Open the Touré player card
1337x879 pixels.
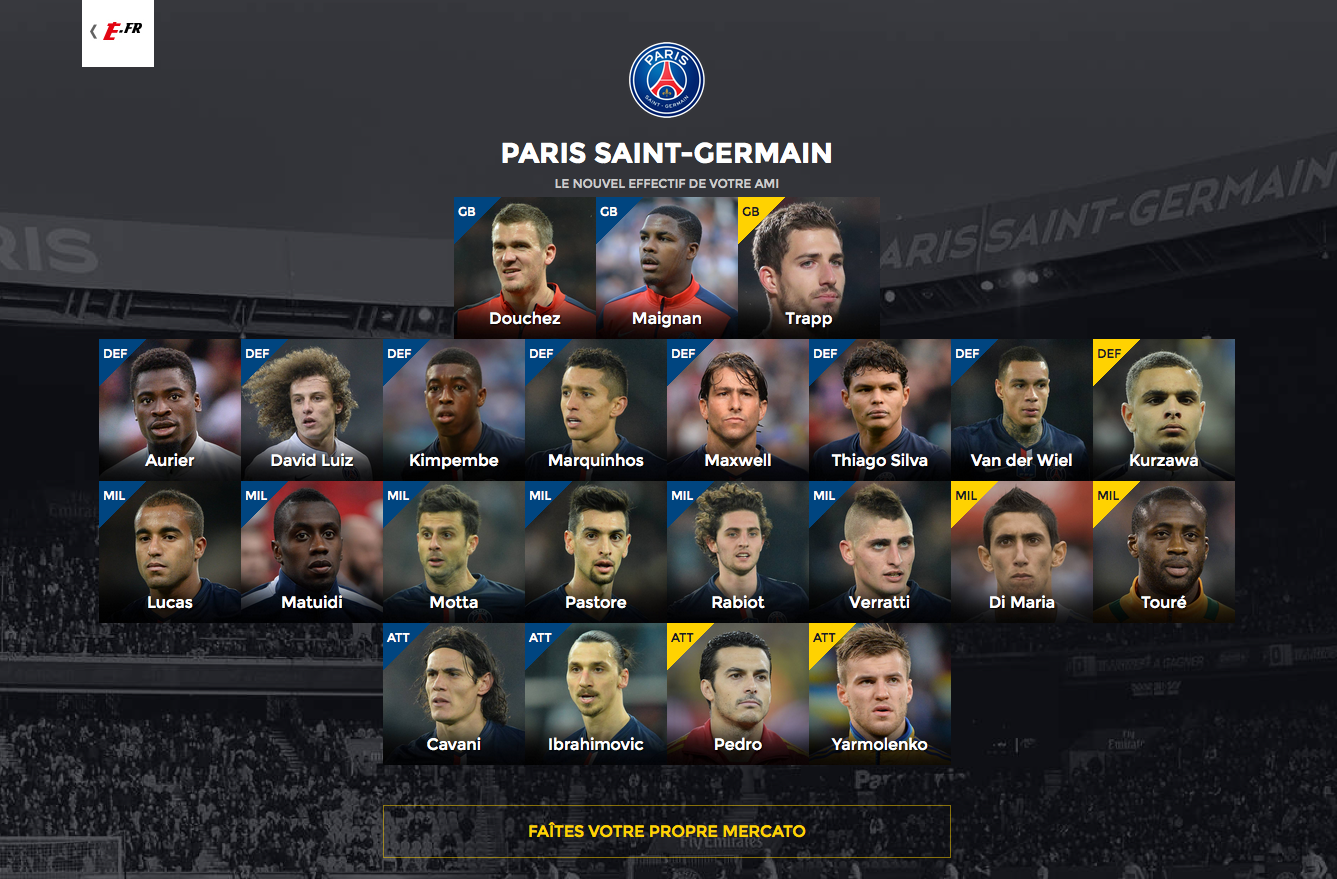[1164, 551]
